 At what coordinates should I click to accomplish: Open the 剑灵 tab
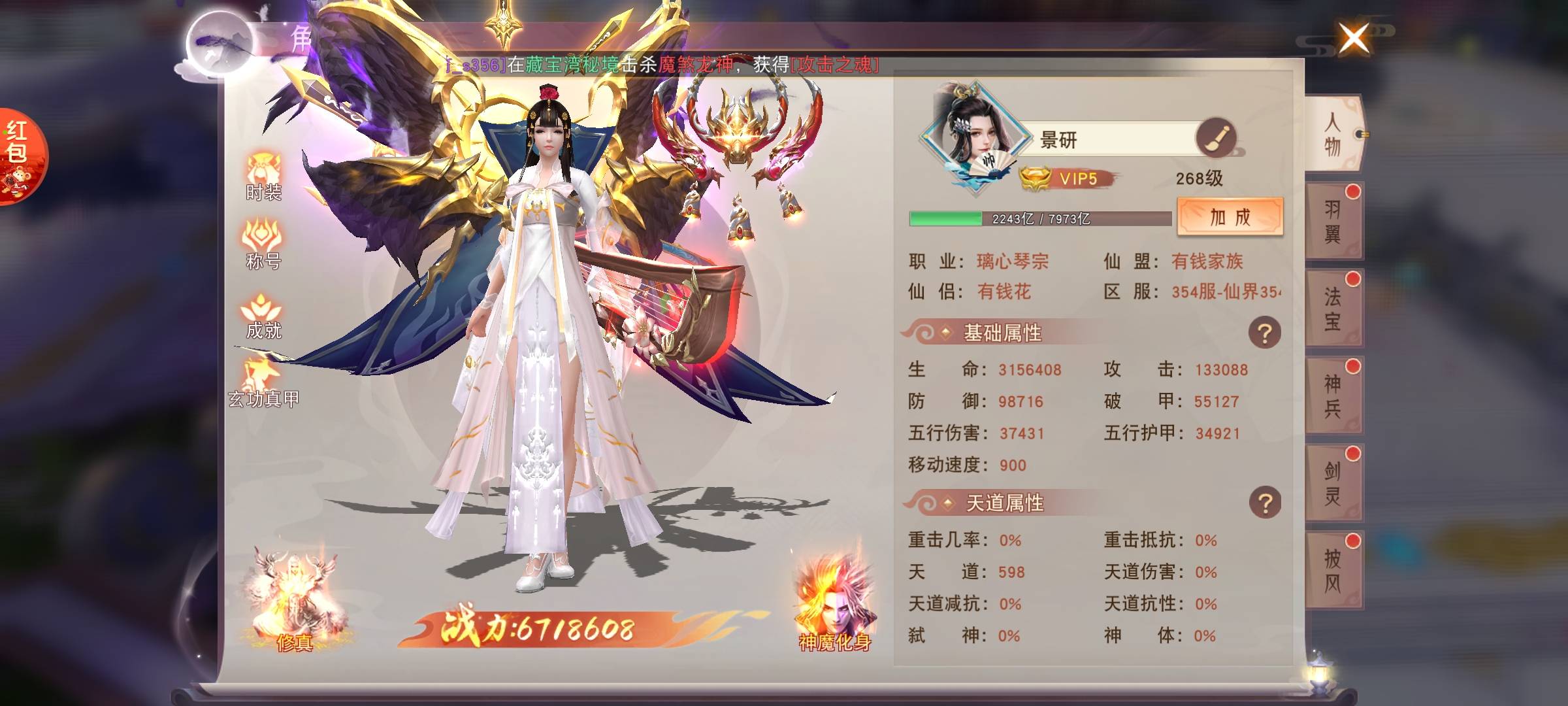(1333, 483)
